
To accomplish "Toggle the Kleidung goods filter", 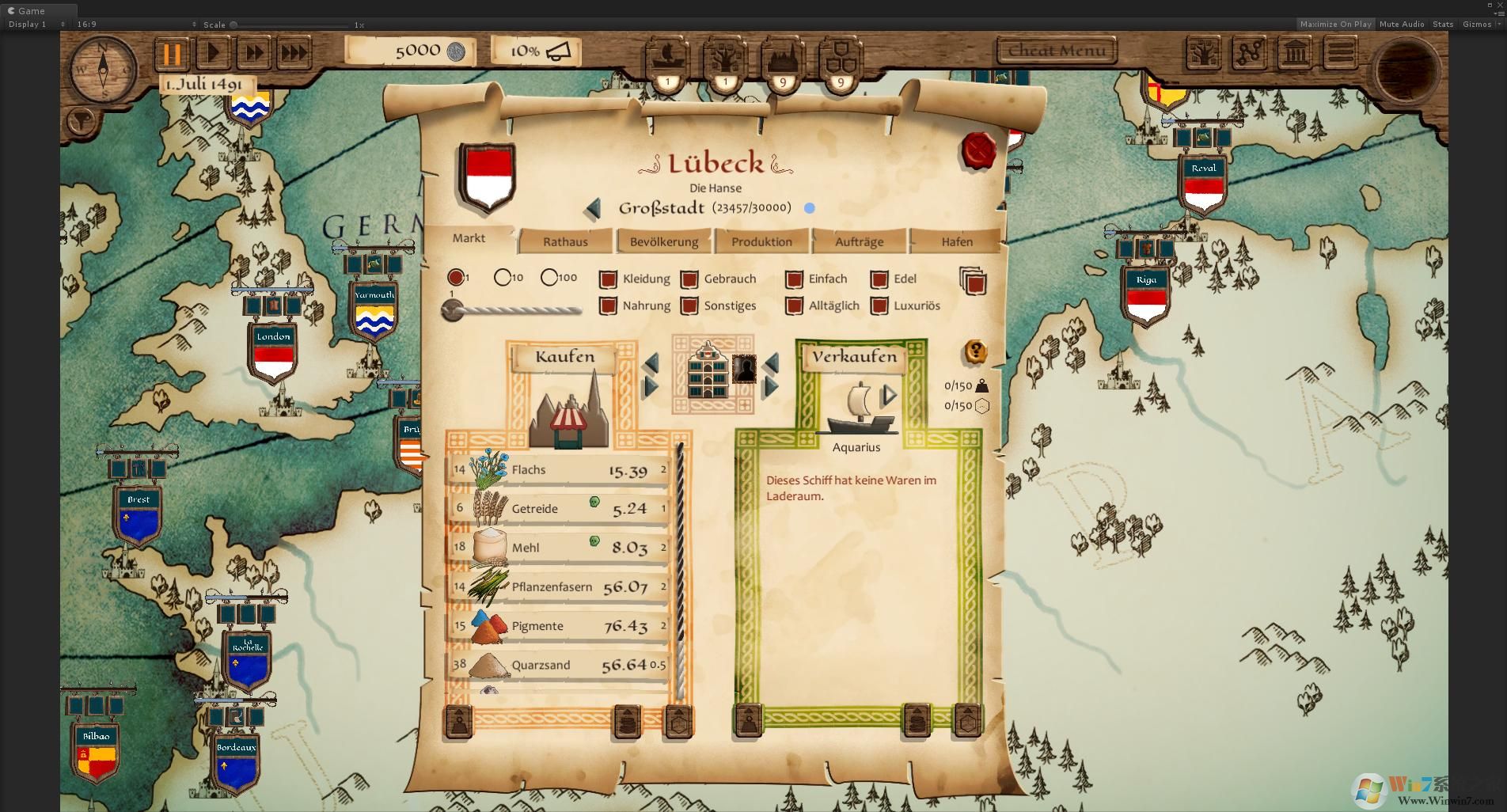I will click(x=608, y=279).
